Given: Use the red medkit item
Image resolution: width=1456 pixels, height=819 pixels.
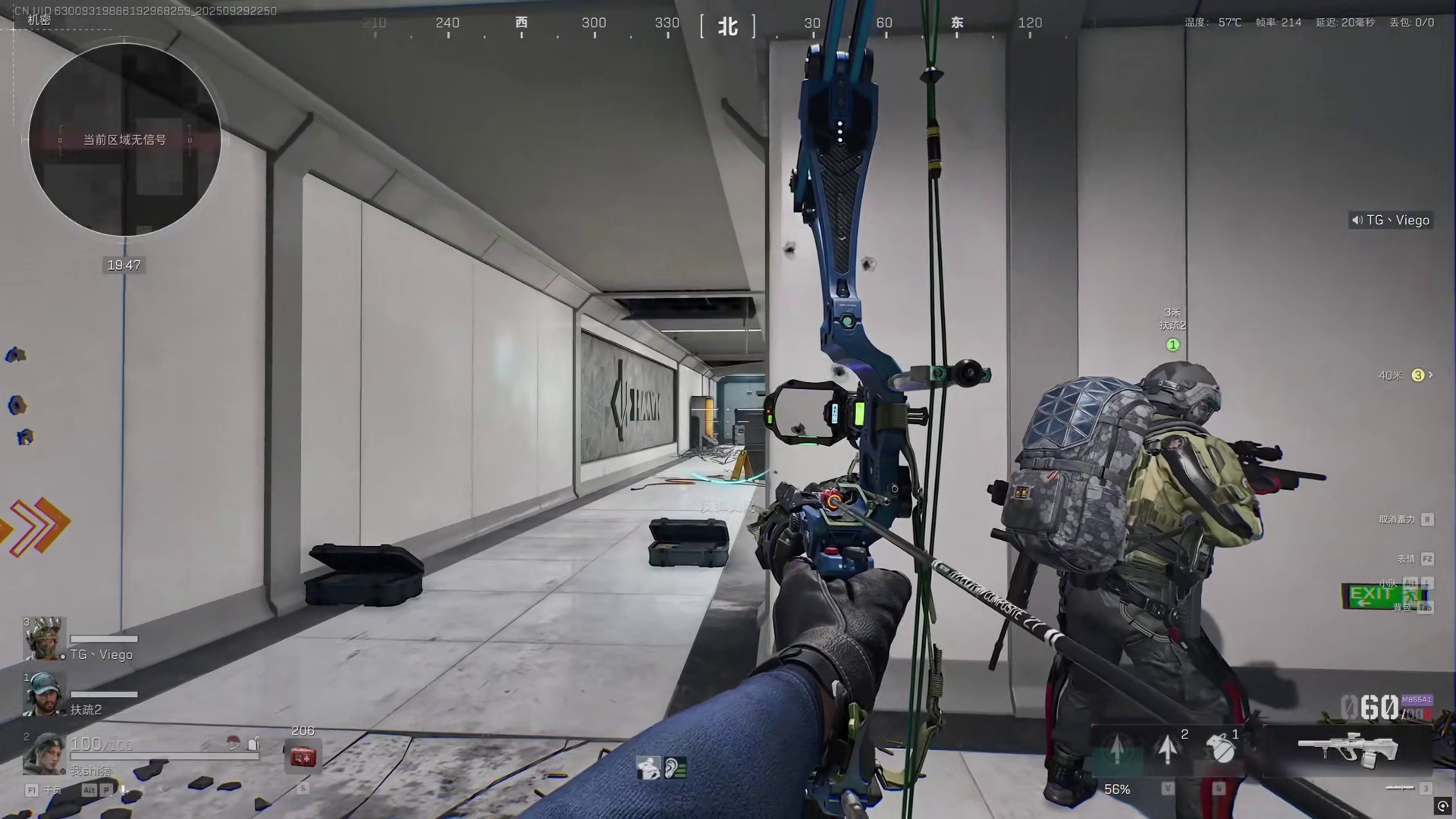Looking at the screenshot, I should [x=303, y=756].
